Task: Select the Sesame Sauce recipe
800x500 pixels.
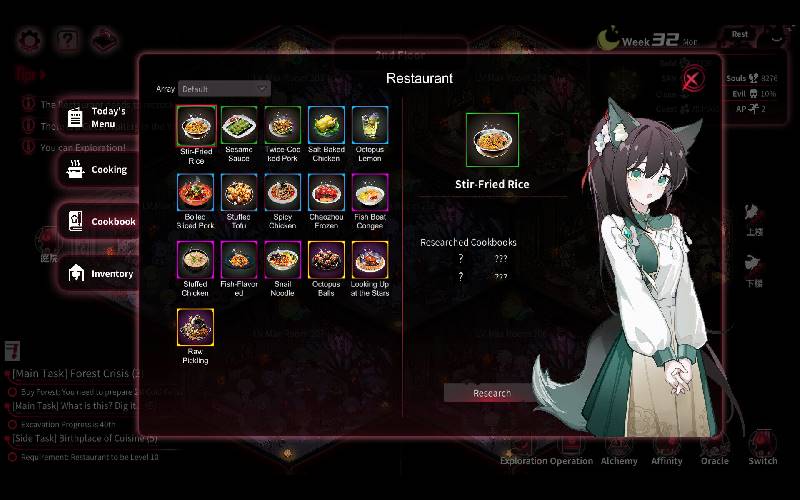Action: point(239,126)
